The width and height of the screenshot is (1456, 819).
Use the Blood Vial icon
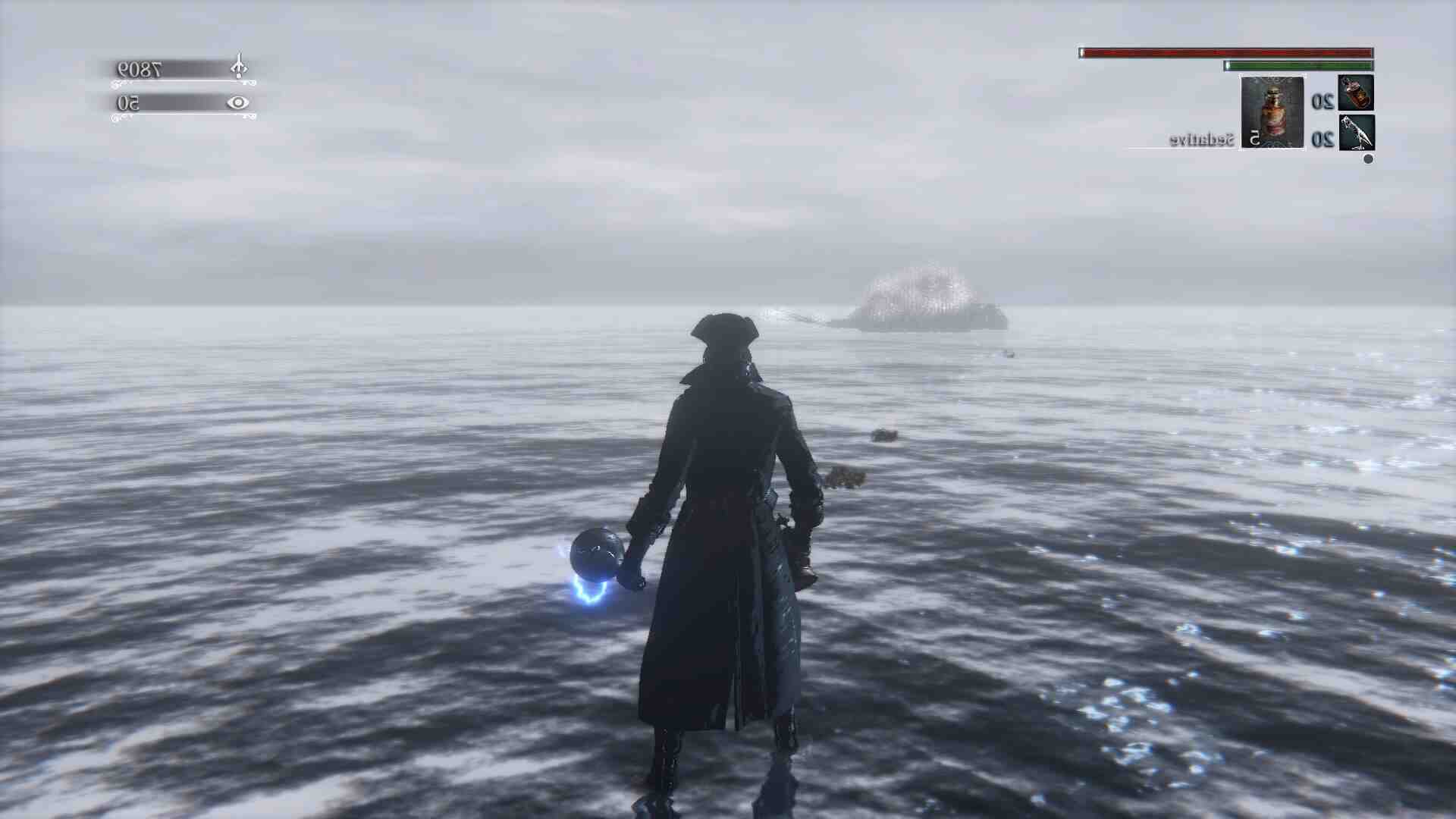pos(1356,93)
